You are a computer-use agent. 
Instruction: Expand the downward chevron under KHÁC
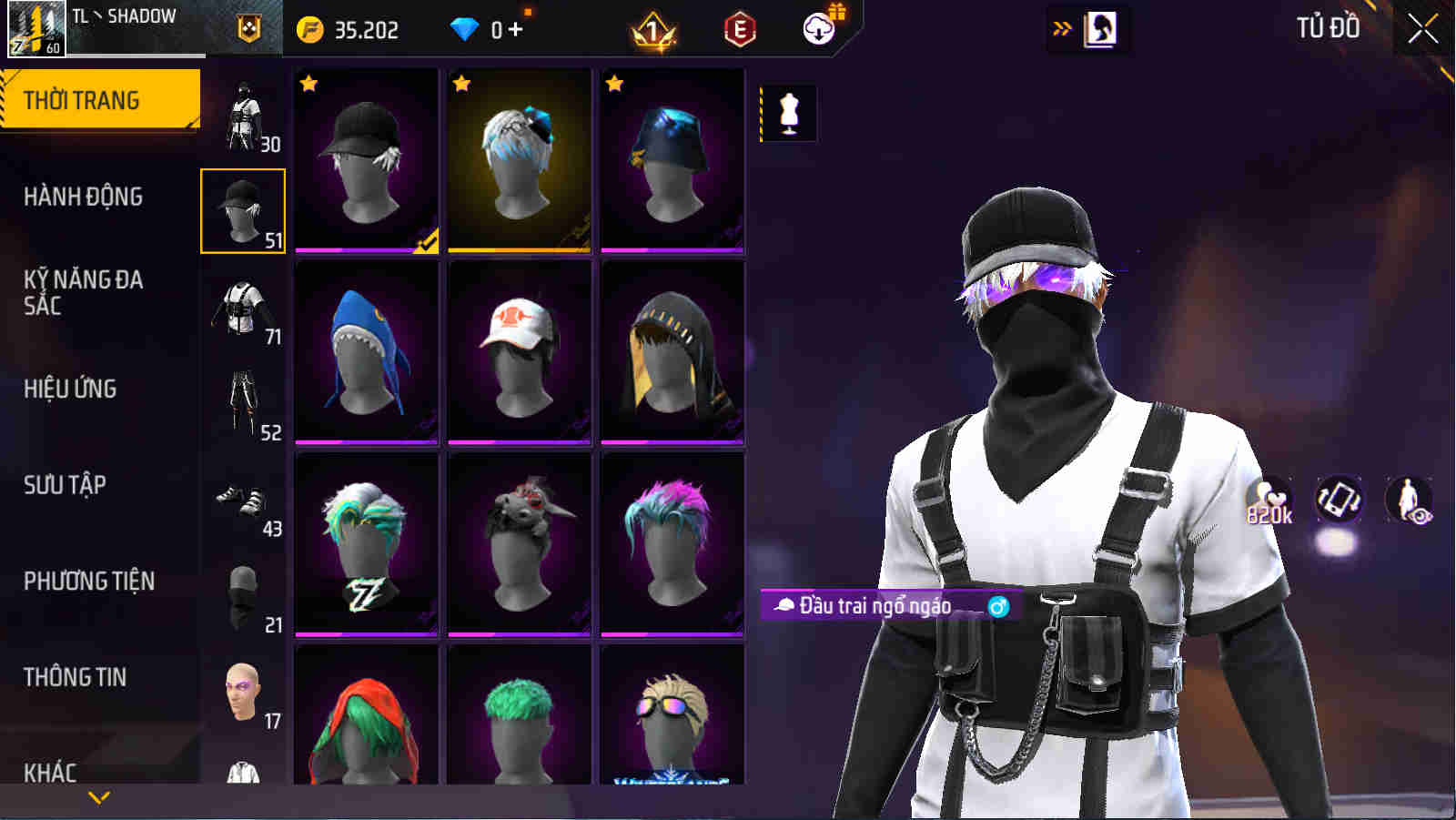(100, 799)
